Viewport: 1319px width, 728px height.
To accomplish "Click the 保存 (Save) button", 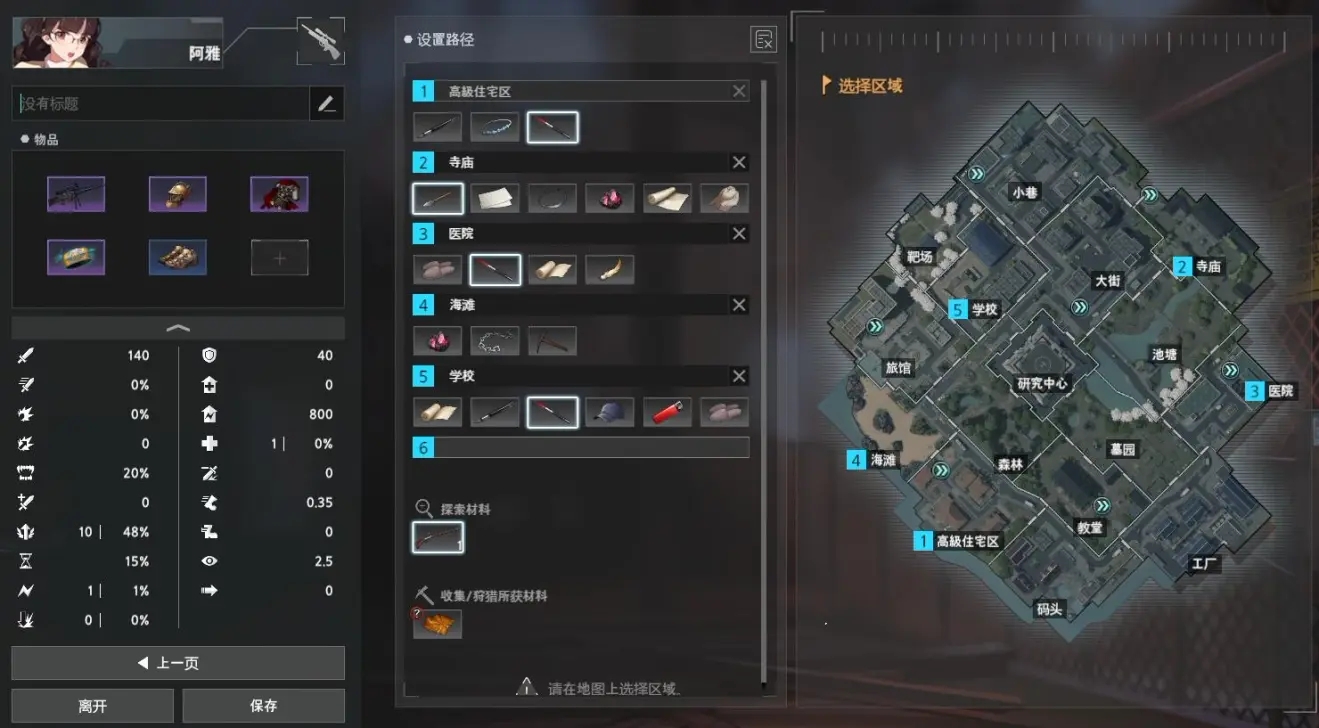I will (x=263, y=706).
